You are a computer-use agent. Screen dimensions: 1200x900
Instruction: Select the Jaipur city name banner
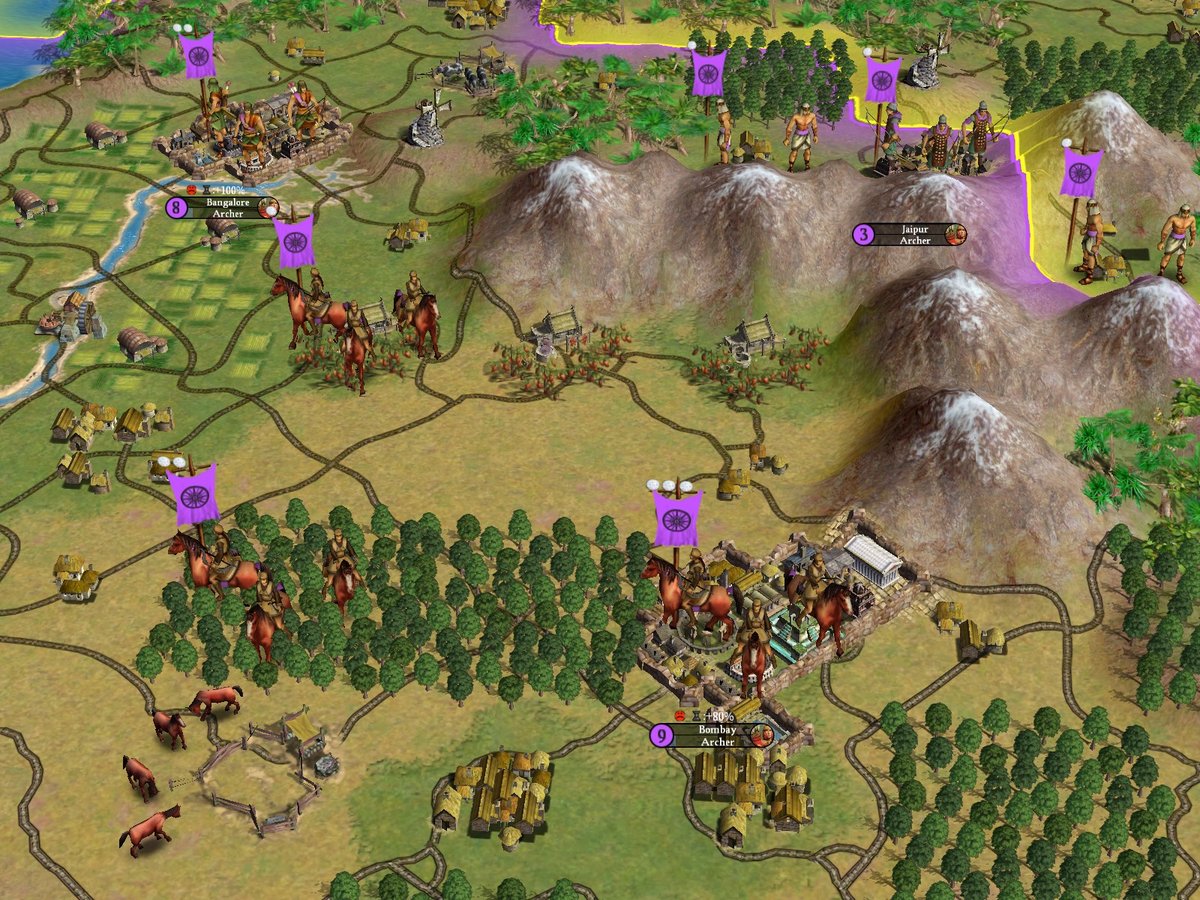(913, 234)
